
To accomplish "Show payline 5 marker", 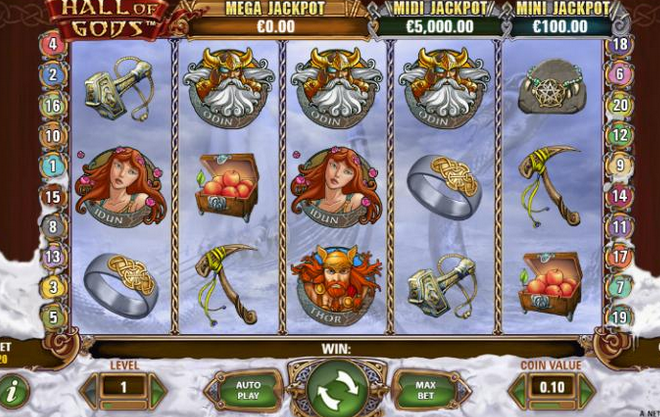I will 52,318.
